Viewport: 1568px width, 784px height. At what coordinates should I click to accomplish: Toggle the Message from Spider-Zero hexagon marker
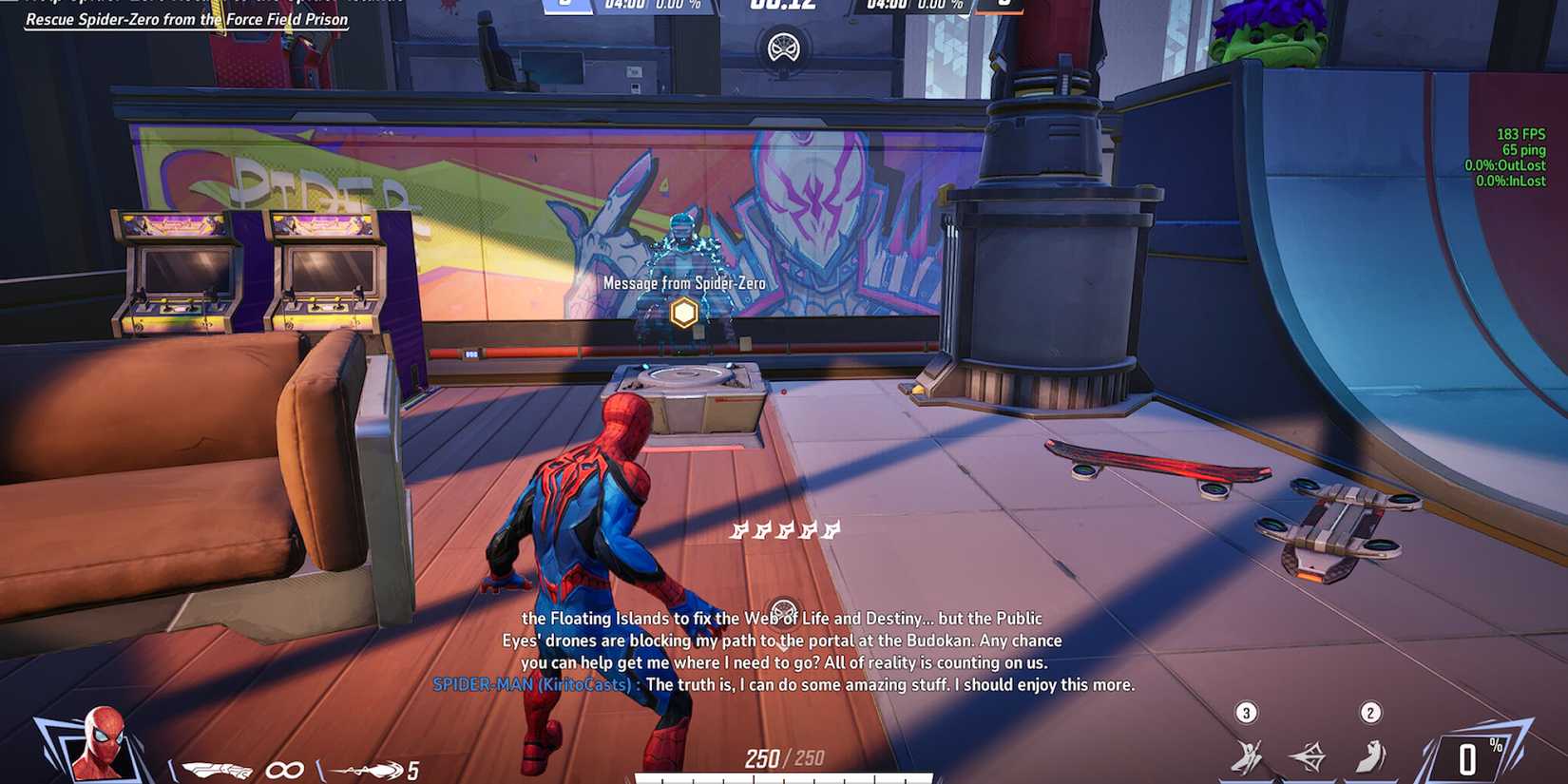tap(683, 312)
